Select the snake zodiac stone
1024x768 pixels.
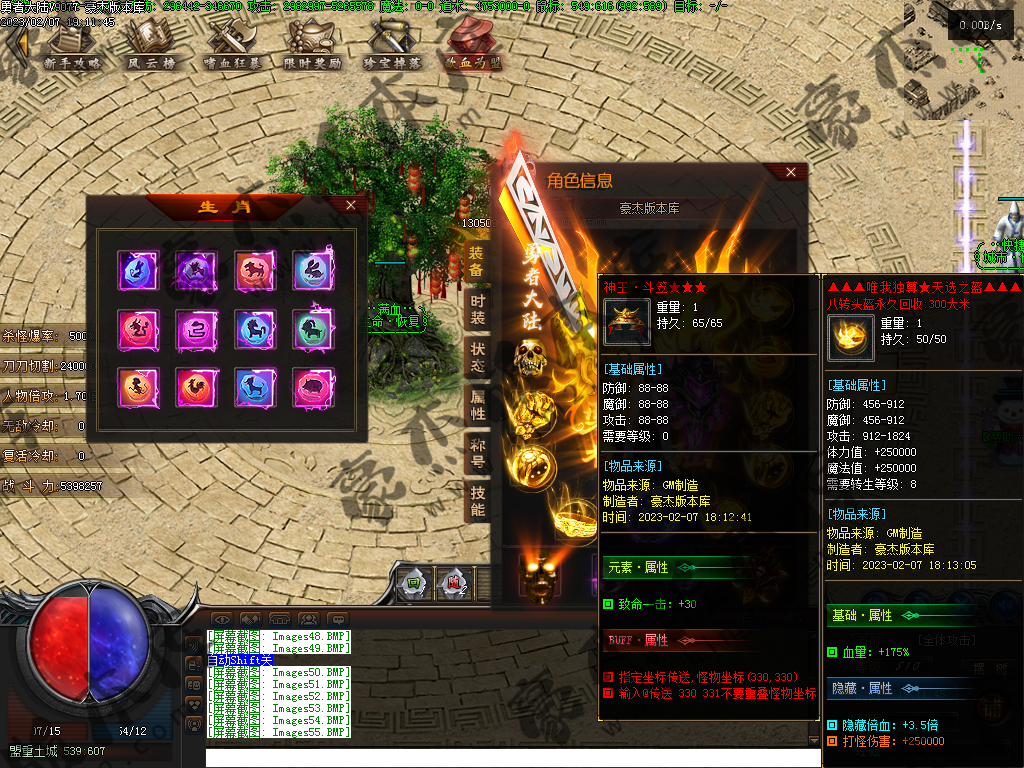point(195,329)
